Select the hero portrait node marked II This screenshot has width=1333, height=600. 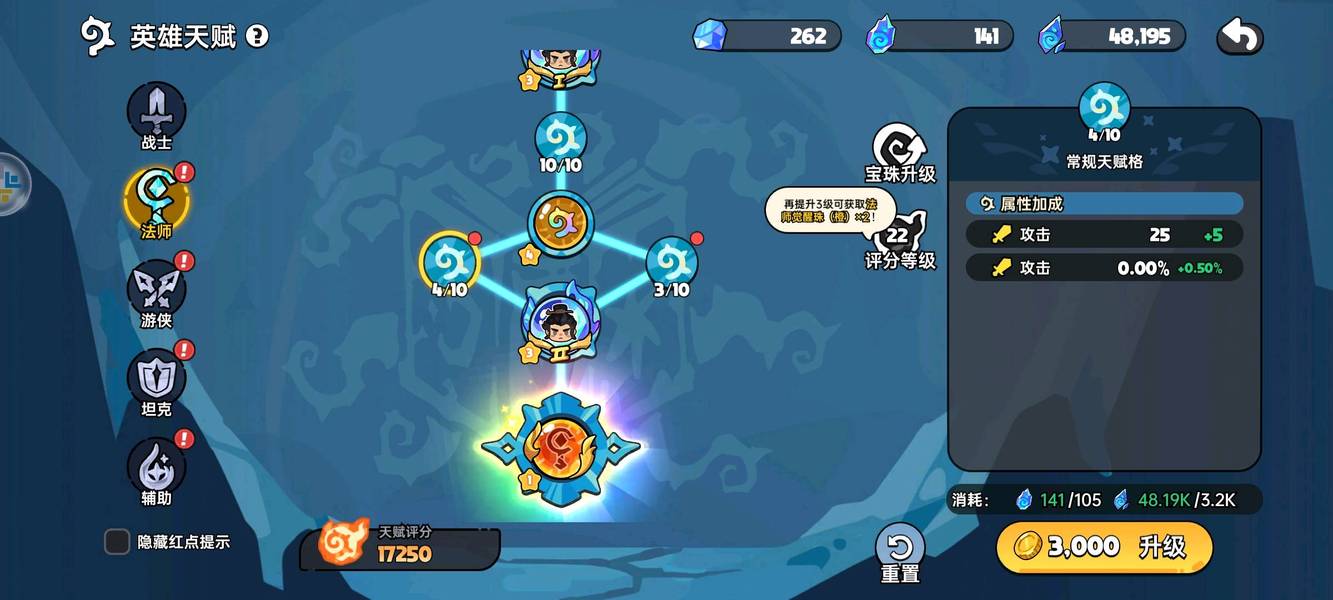560,323
